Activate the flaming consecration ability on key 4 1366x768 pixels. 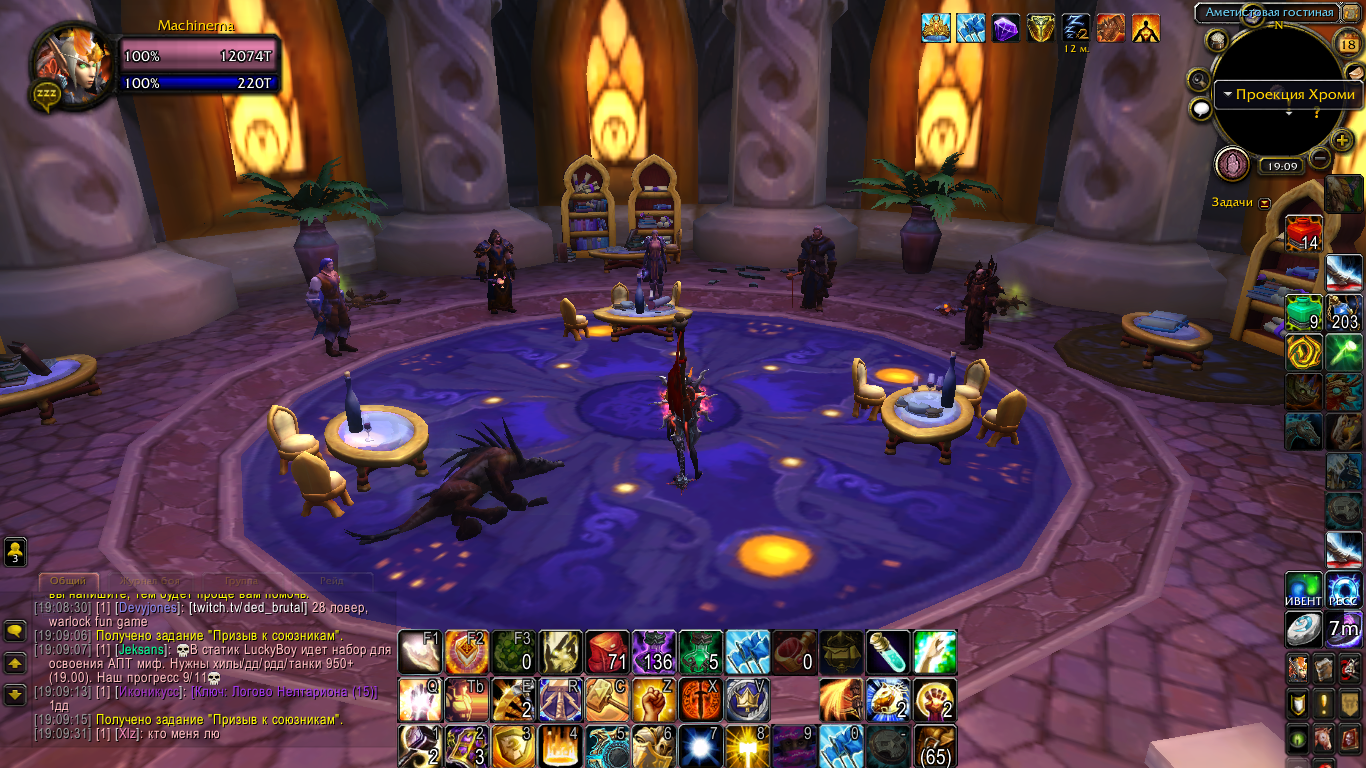pyautogui.click(x=561, y=746)
